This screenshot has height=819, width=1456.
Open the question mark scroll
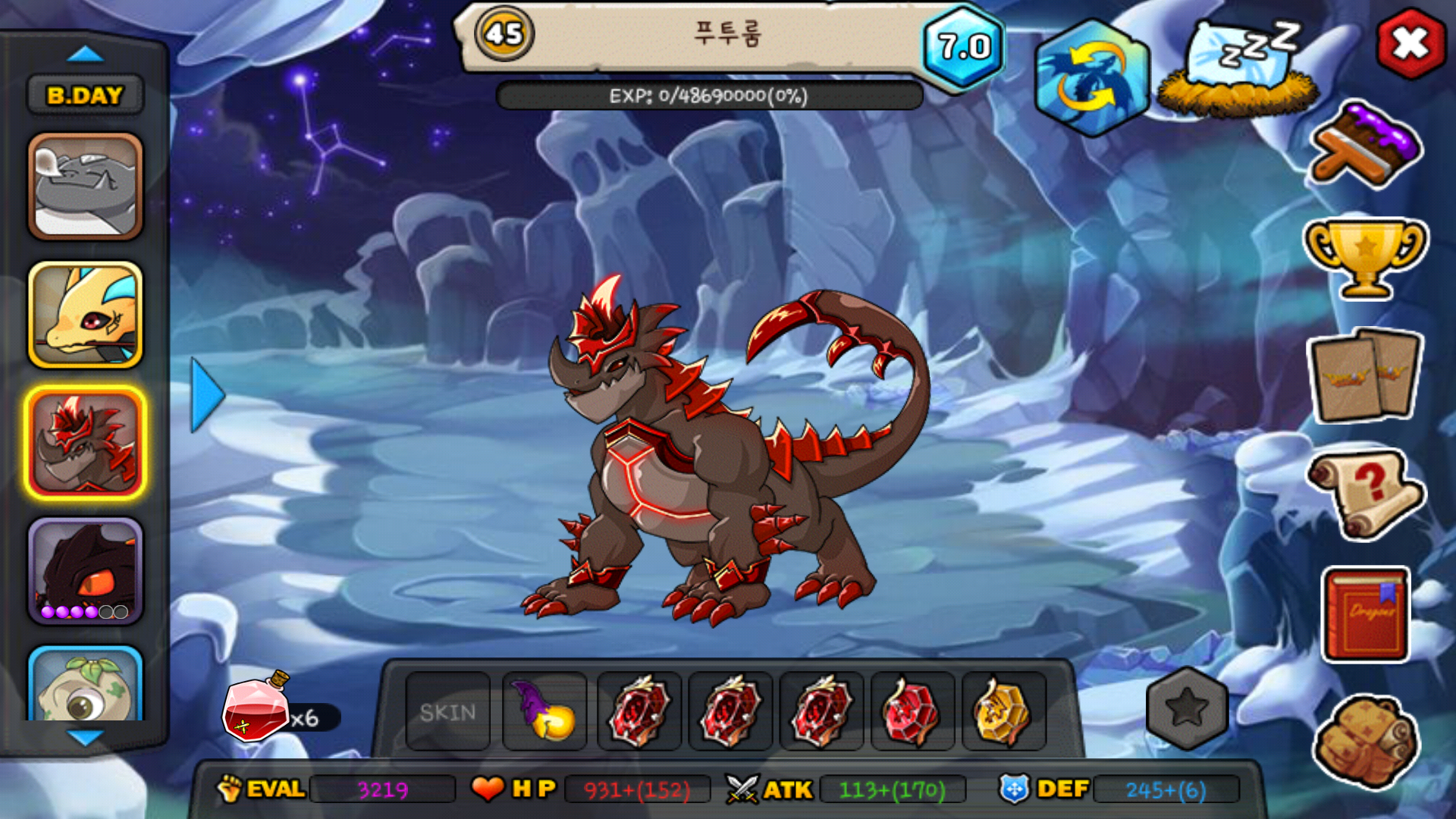tap(1365, 493)
